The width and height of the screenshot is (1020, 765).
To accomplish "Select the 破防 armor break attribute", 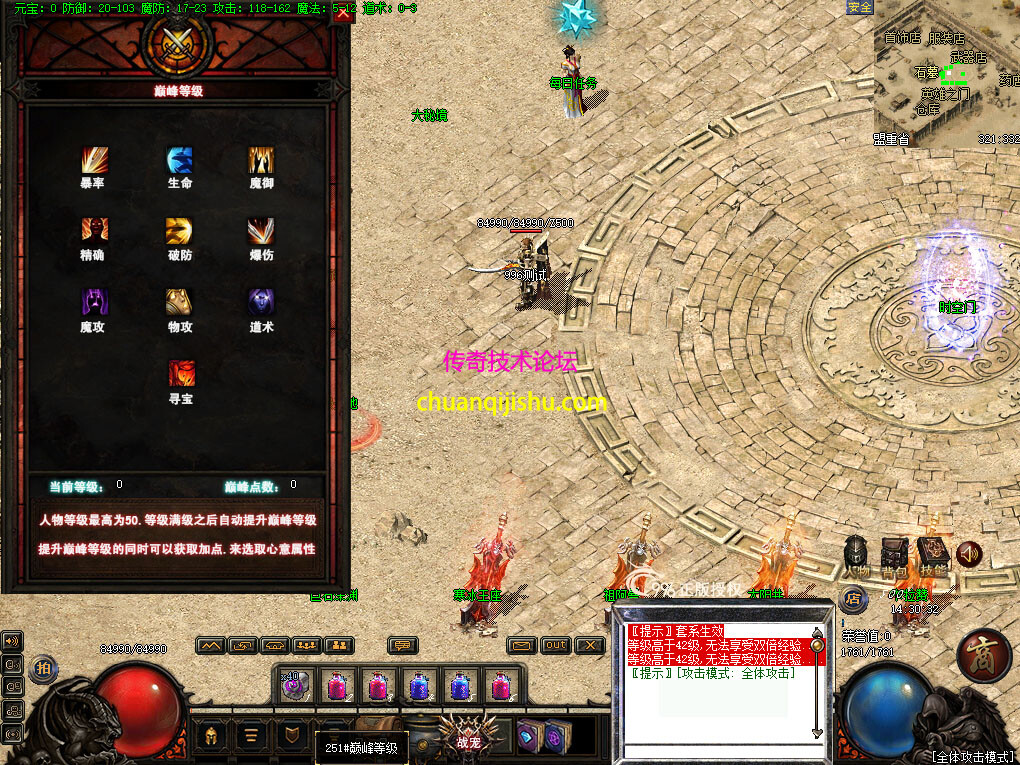I will click(180, 231).
